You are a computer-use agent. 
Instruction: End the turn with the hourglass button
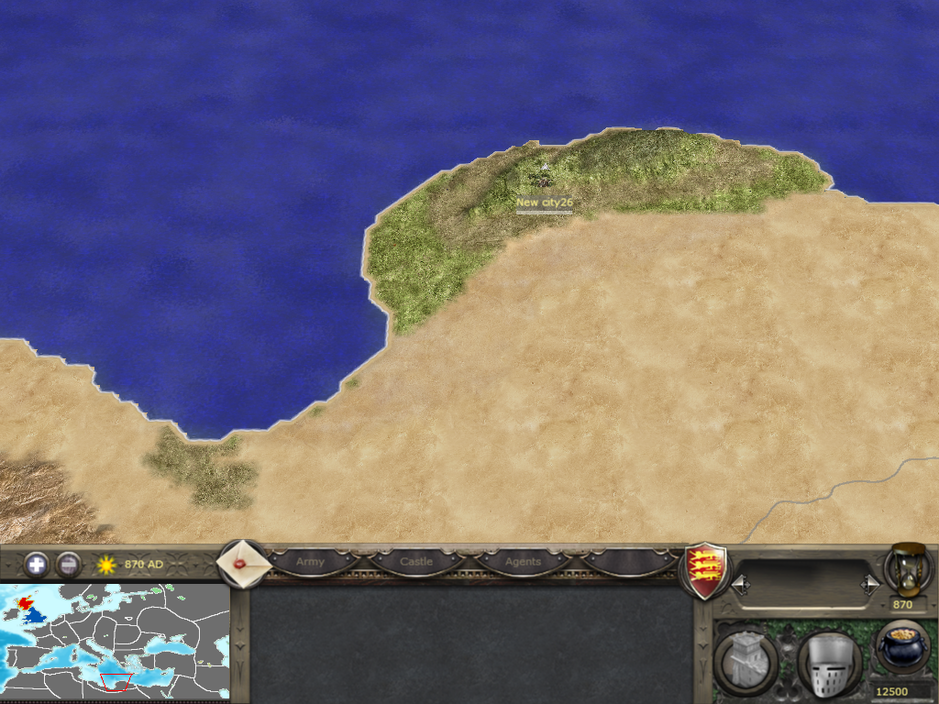pos(908,568)
